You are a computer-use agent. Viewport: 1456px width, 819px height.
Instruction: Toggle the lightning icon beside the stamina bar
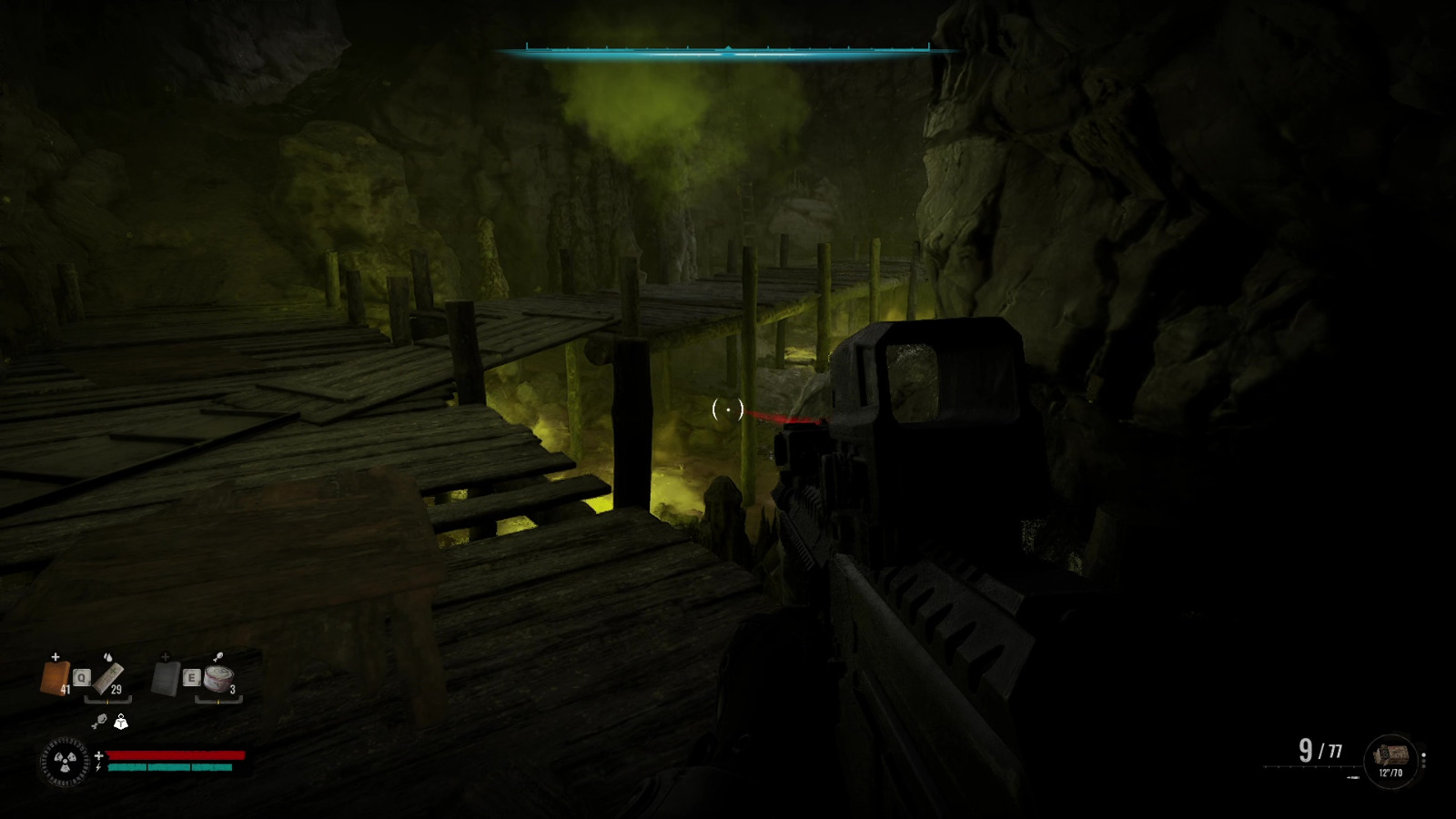coord(98,766)
